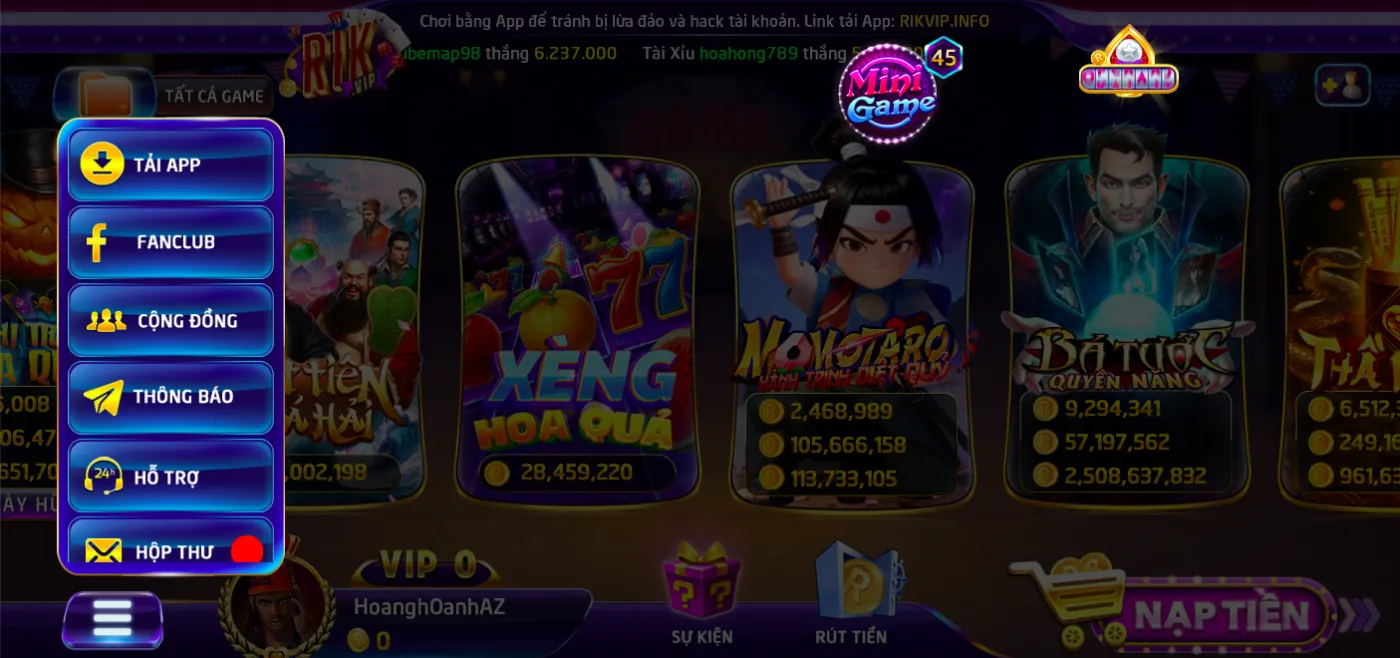Click the RIK VIP logo
This screenshot has height=658, width=1400.
[335, 60]
